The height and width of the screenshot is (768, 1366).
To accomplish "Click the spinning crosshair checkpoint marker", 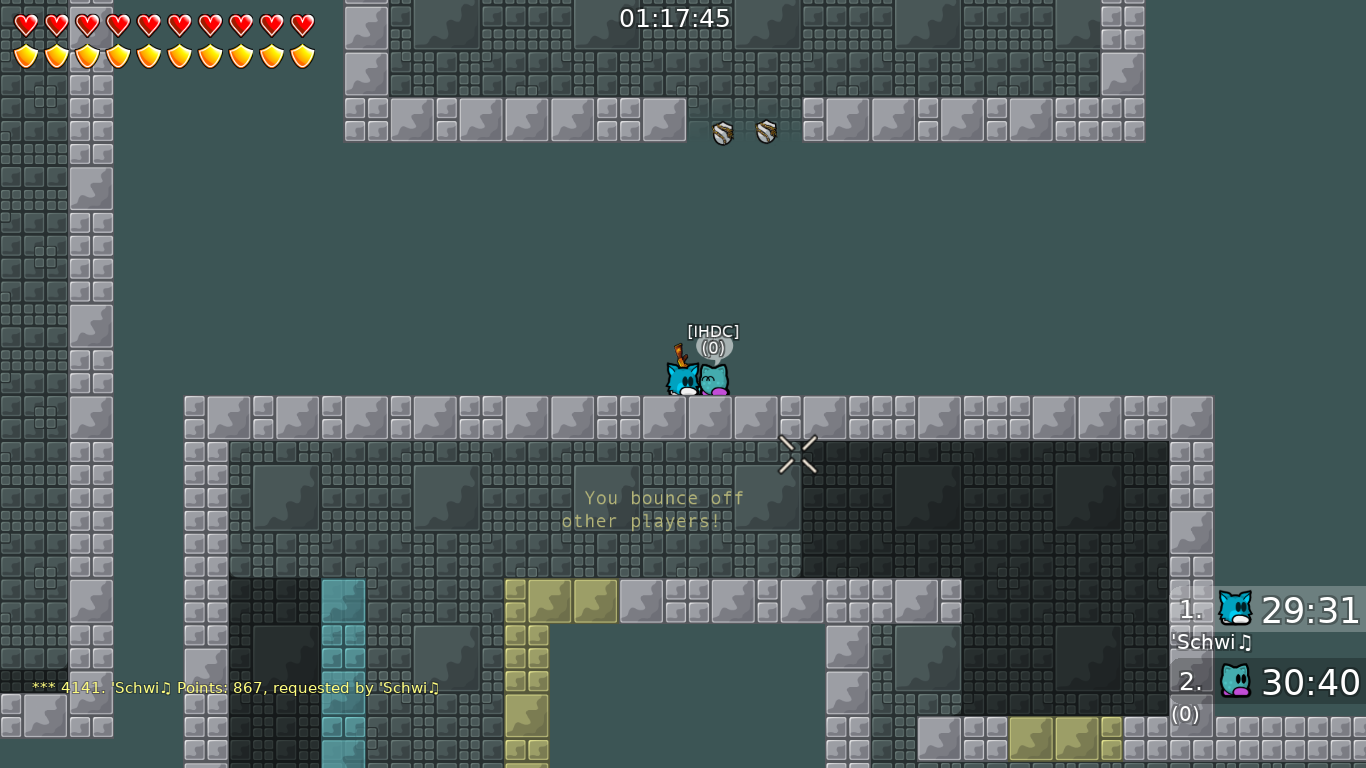I will click(797, 454).
